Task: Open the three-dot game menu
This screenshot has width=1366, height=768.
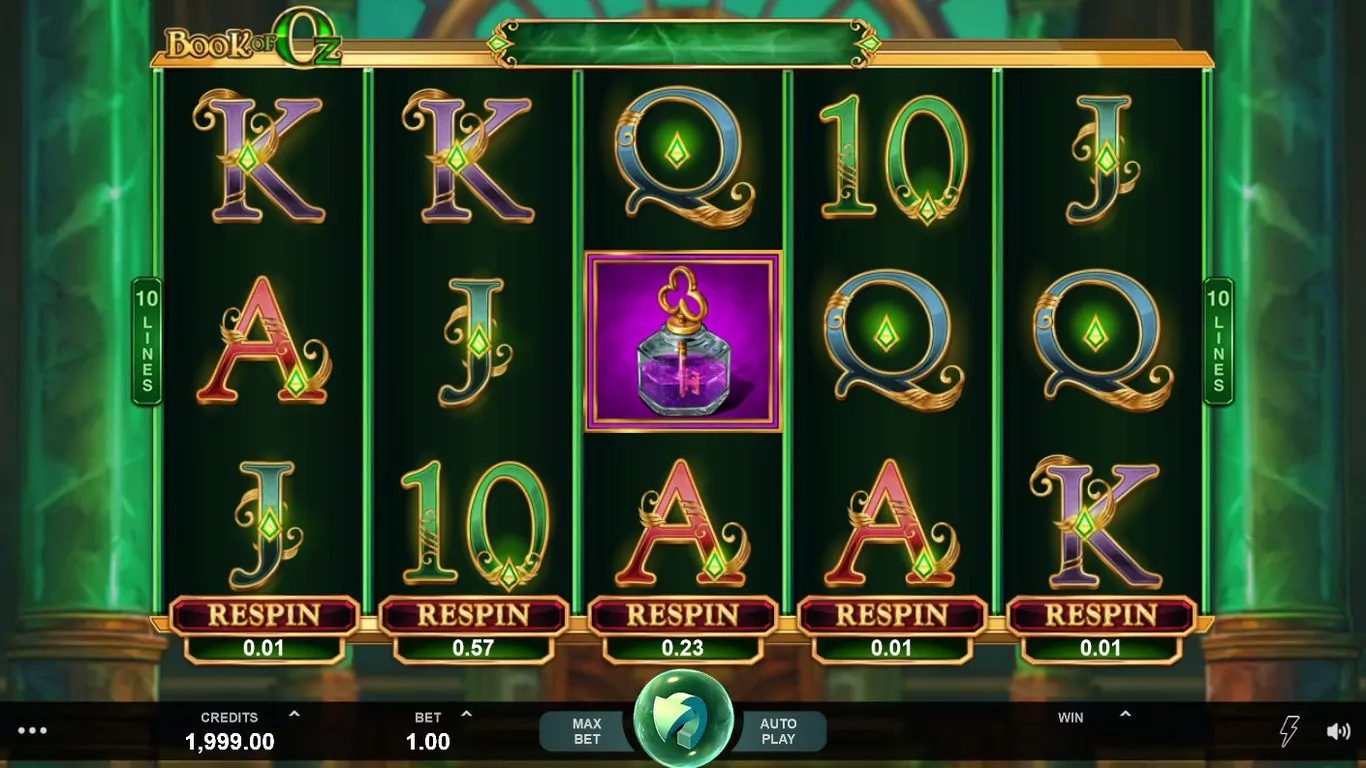Action: (x=32, y=731)
